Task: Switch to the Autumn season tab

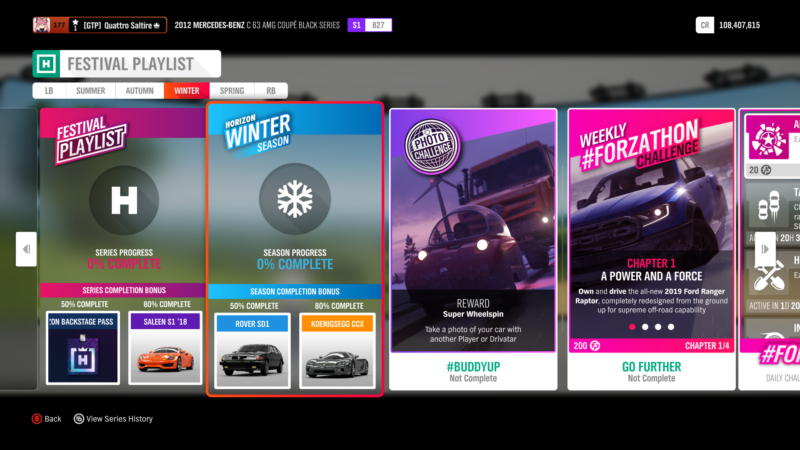Action: [140, 90]
